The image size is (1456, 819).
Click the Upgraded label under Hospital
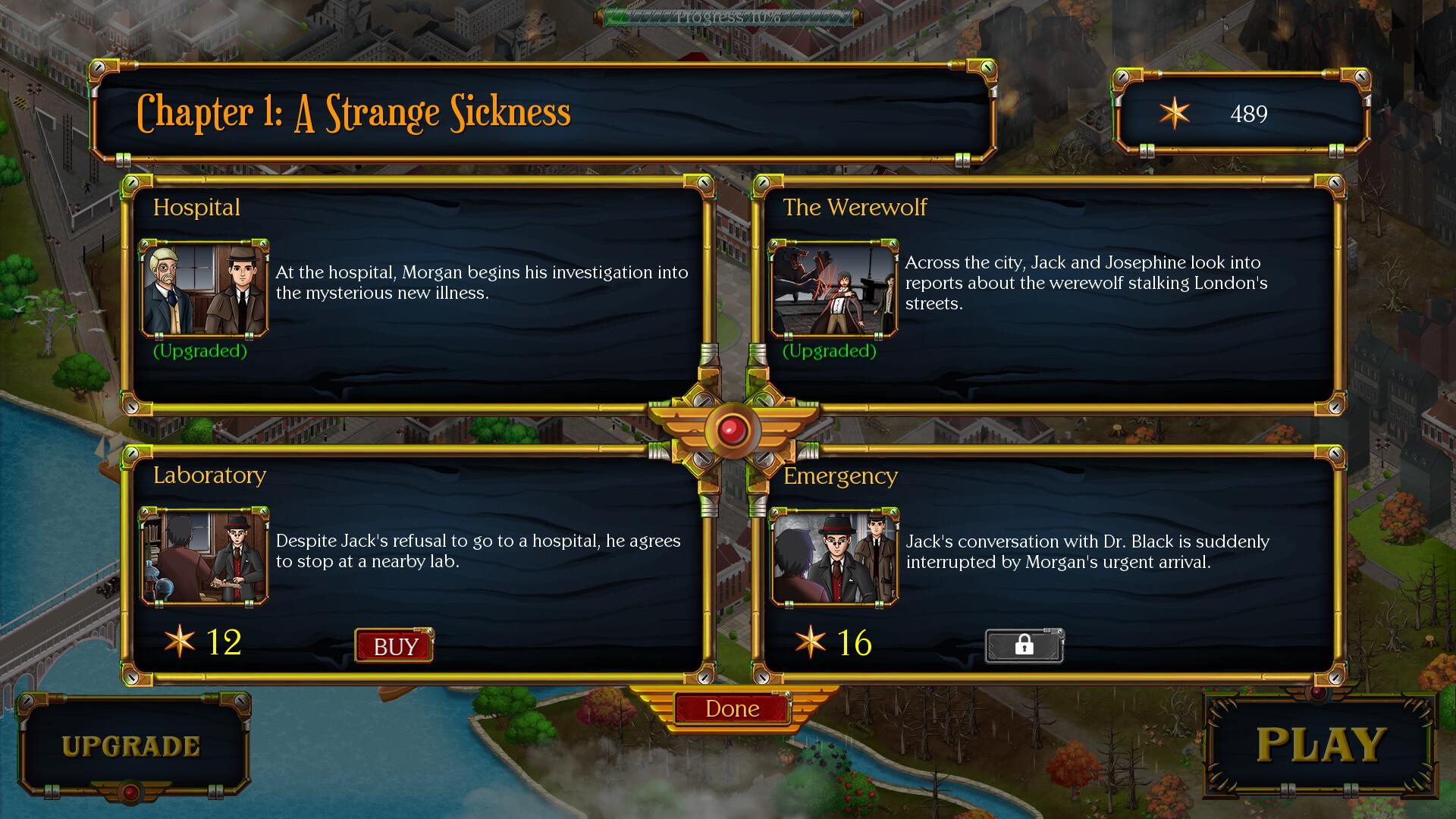coord(200,351)
